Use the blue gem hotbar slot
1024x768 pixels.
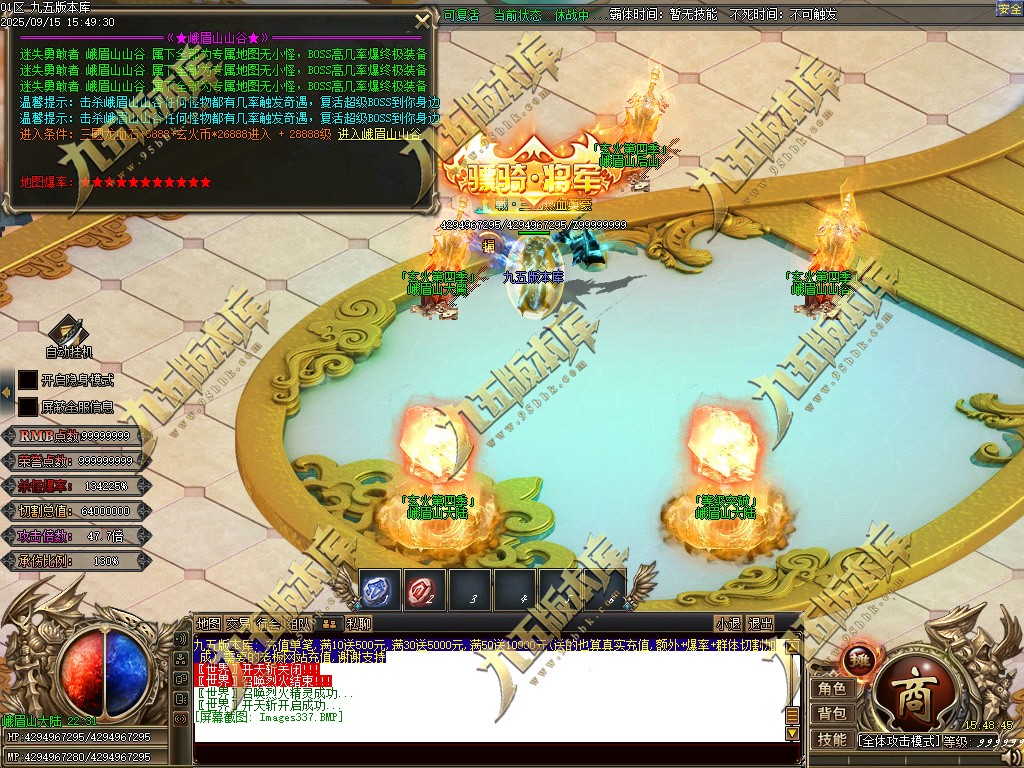pyautogui.click(x=380, y=590)
